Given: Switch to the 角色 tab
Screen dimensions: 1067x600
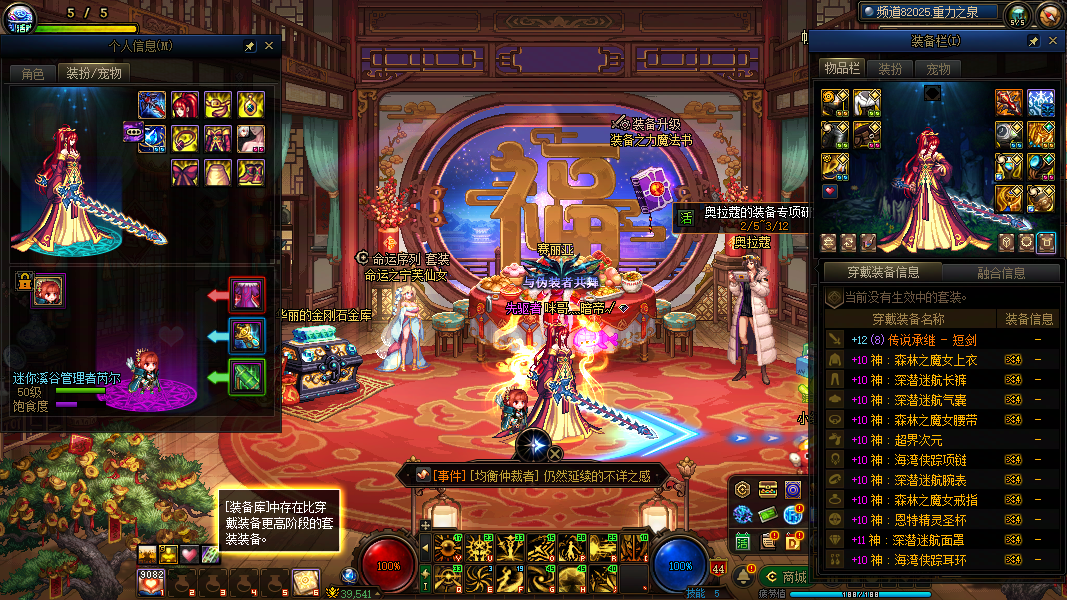Looking at the screenshot, I should tap(33, 73).
